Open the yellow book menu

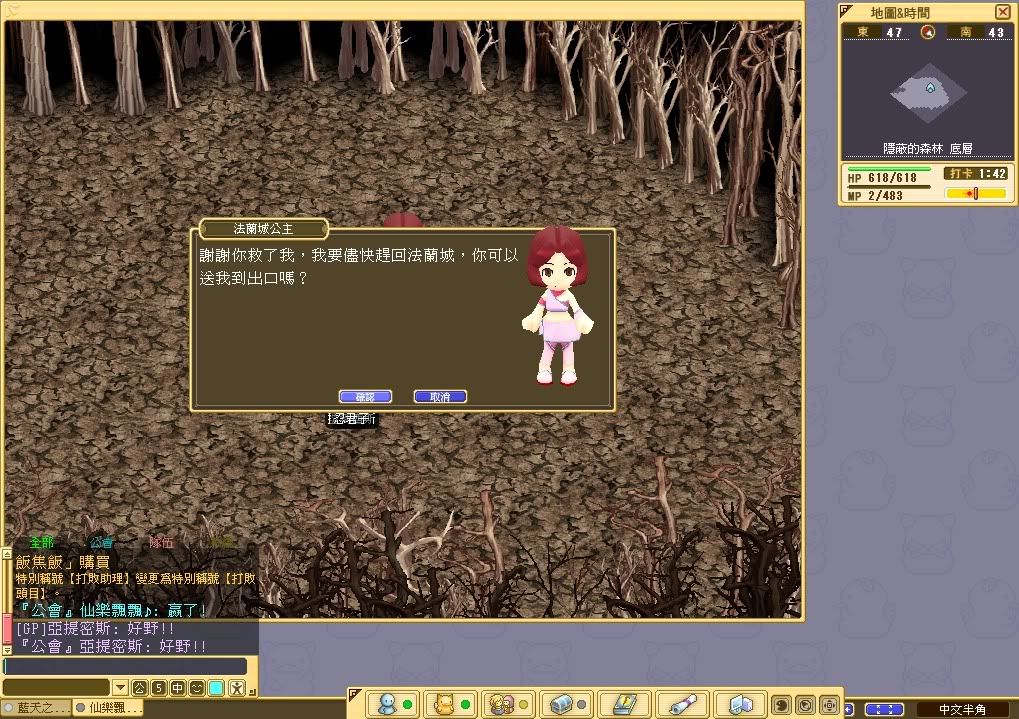click(622, 705)
